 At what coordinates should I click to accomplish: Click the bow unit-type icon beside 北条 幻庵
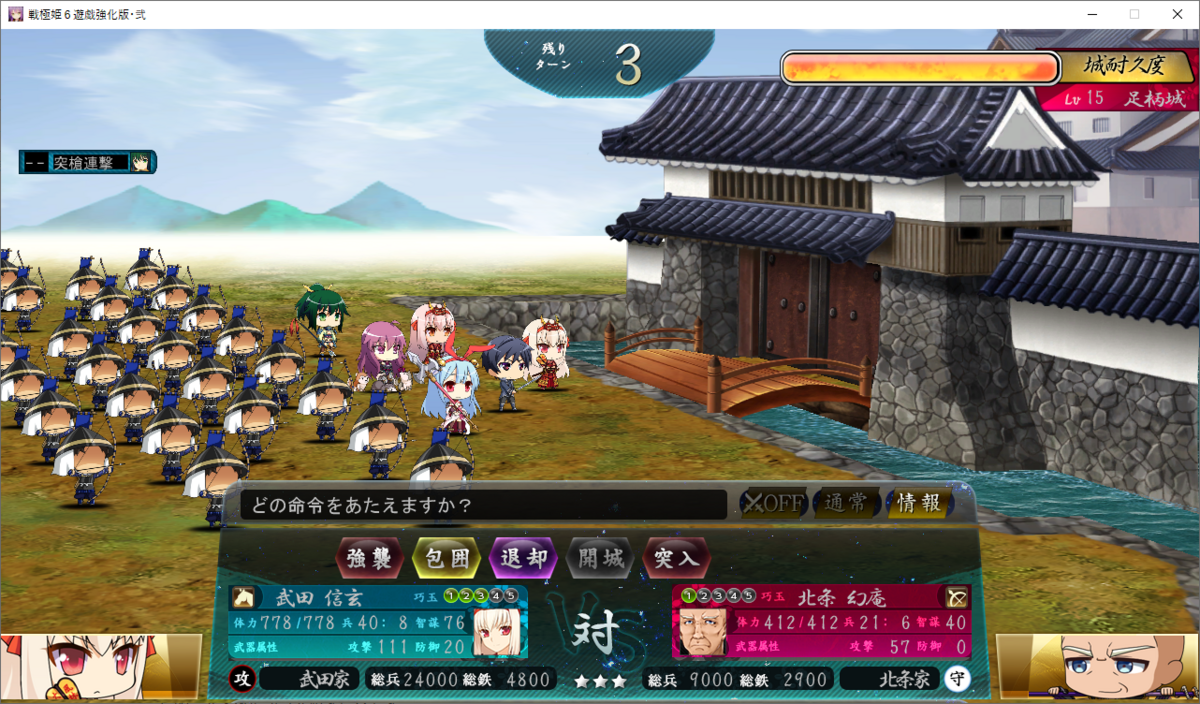click(957, 598)
